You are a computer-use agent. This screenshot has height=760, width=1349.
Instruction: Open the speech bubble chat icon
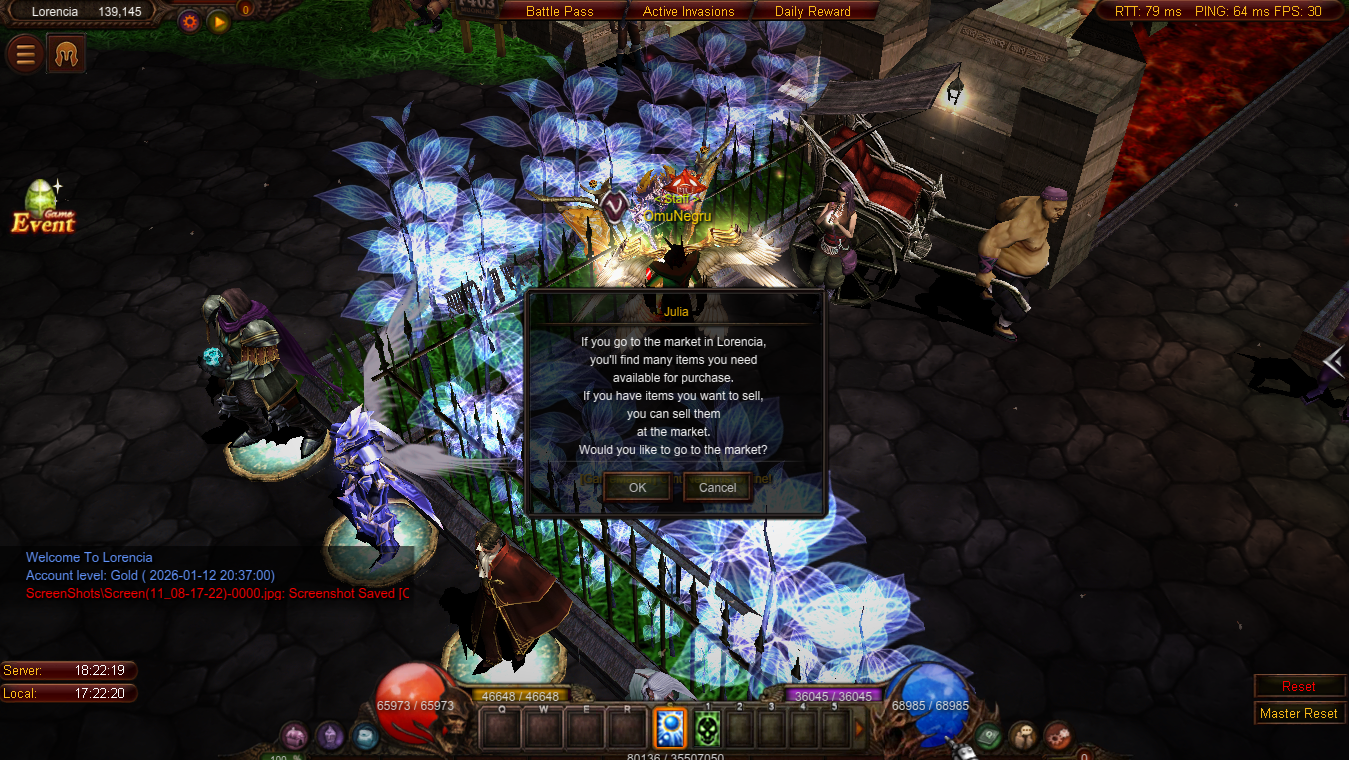point(1022,736)
